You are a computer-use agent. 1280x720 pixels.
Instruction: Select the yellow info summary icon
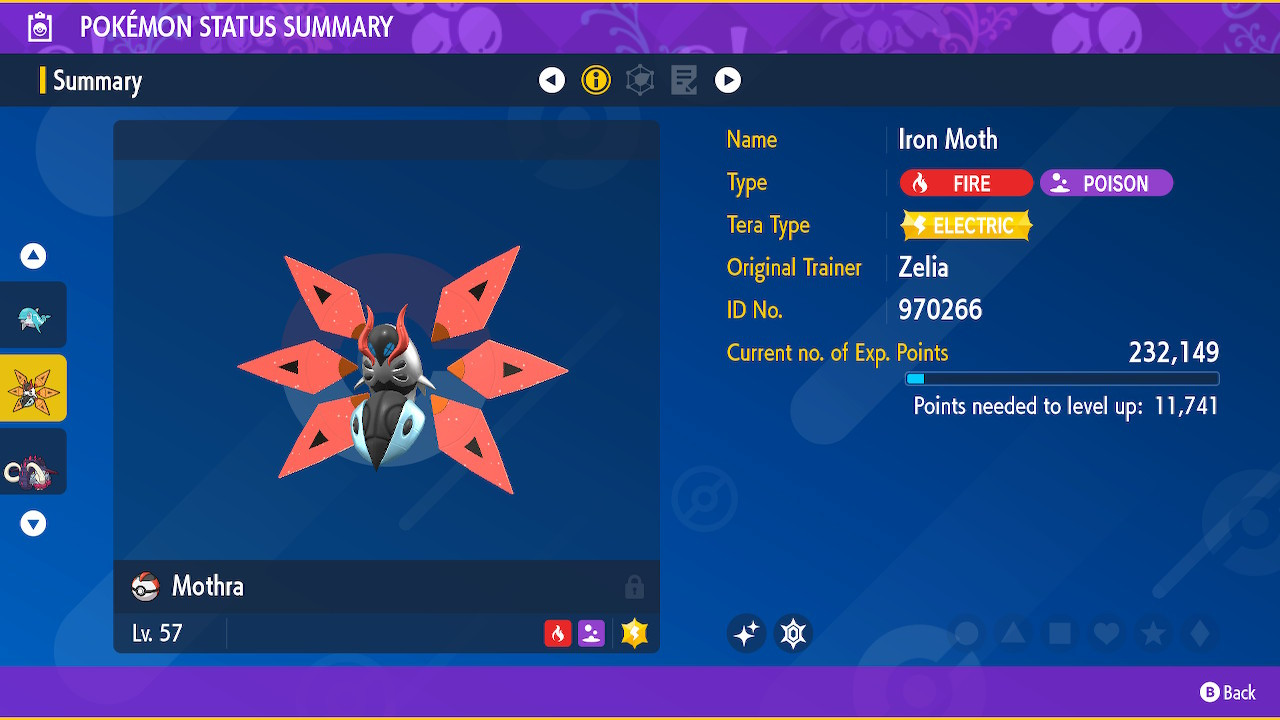tap(596, 80)
